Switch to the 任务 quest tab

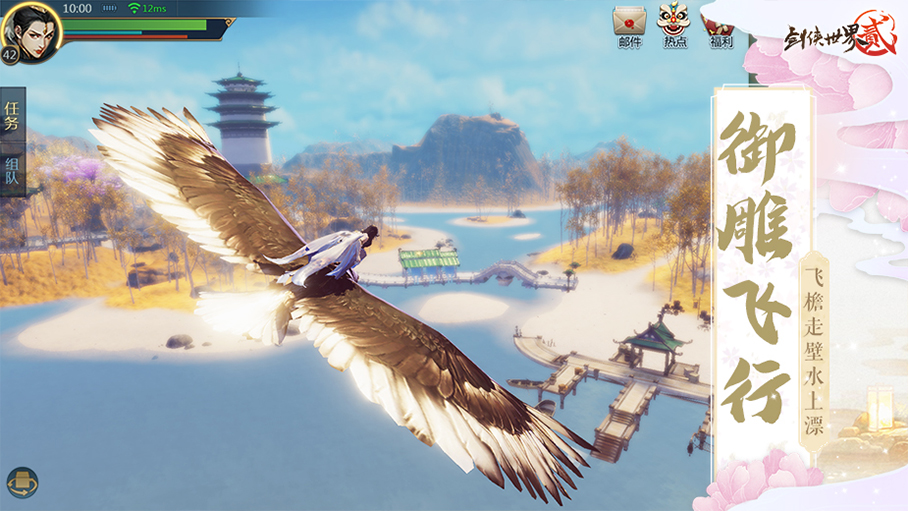click(12, 115)
